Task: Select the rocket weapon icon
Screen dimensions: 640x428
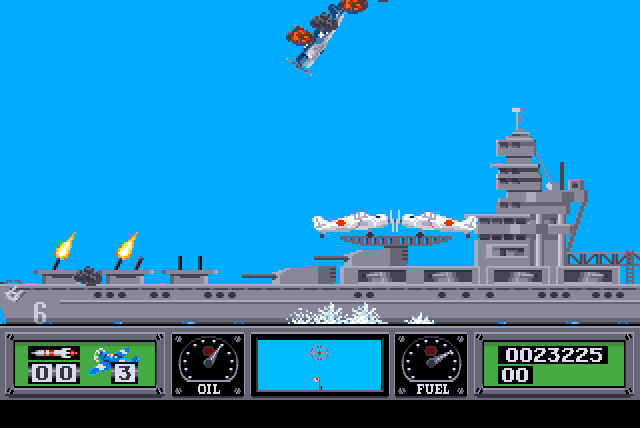Action: coord(53,353)
